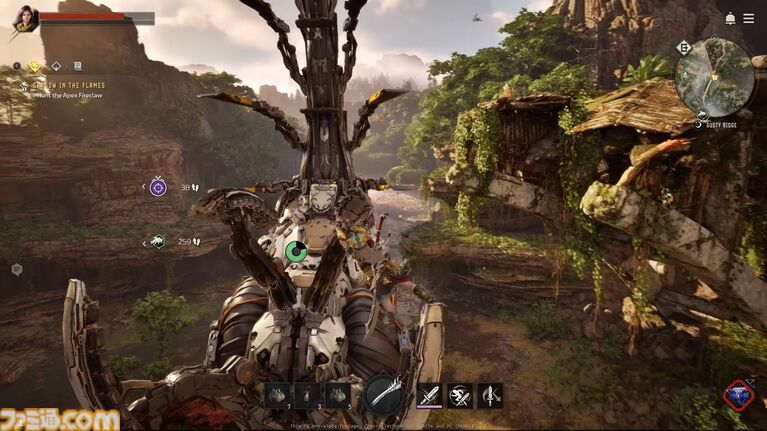
Task: Select the round equipped weapon icon
Action: [383, 395]
